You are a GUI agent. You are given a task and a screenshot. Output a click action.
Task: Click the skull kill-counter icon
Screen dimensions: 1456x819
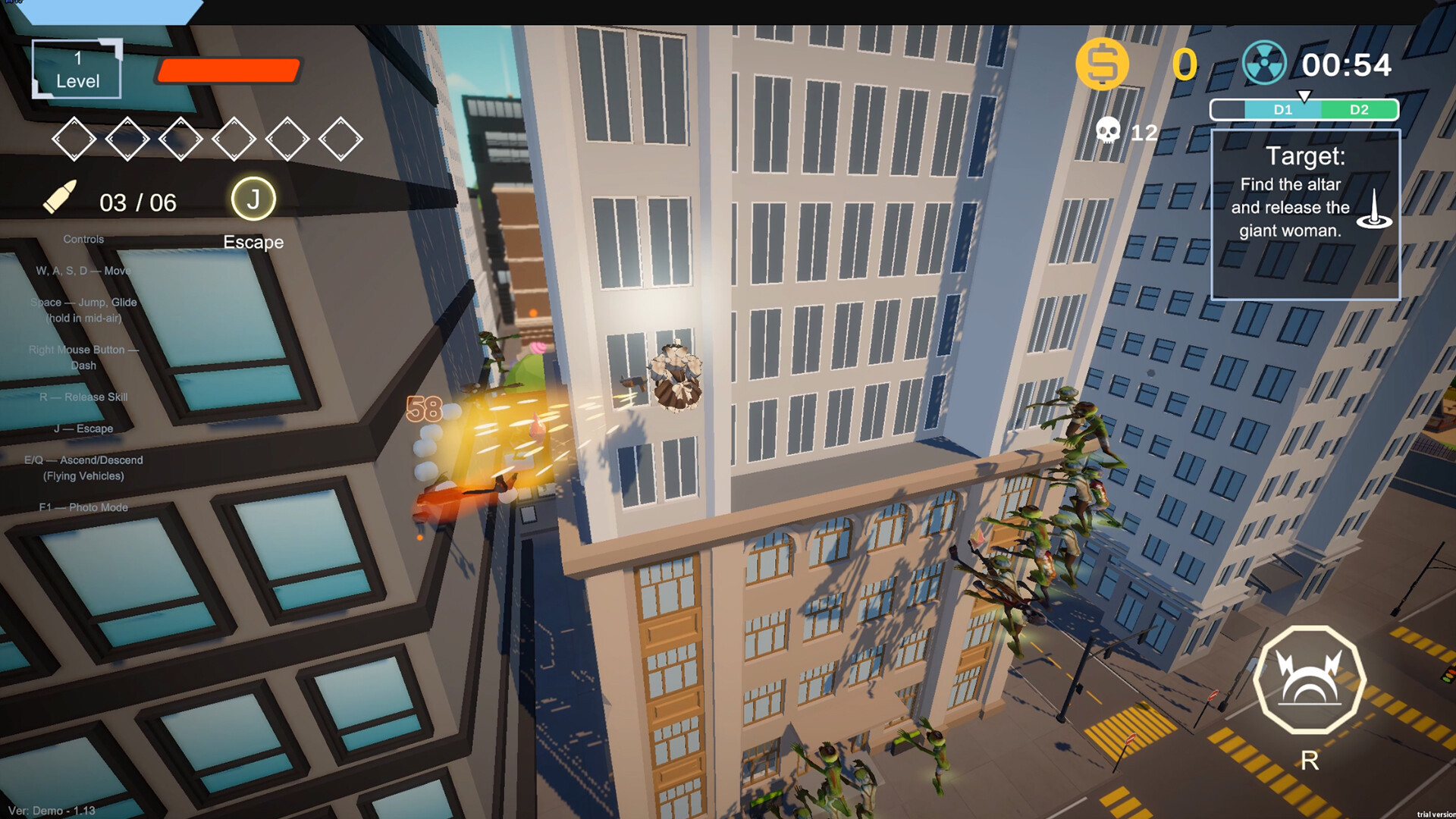coord(1109,131)
